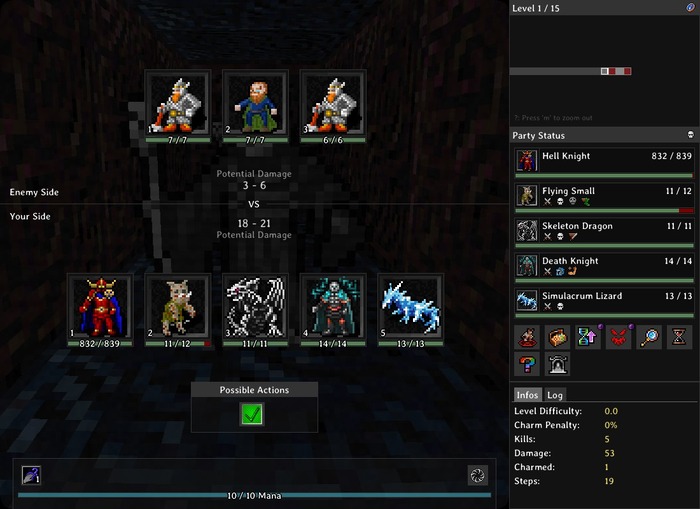The height and width of the screenshot is (509, 700).
Task: Use the magnifying glass icon
Action: (x=649, y=337)
